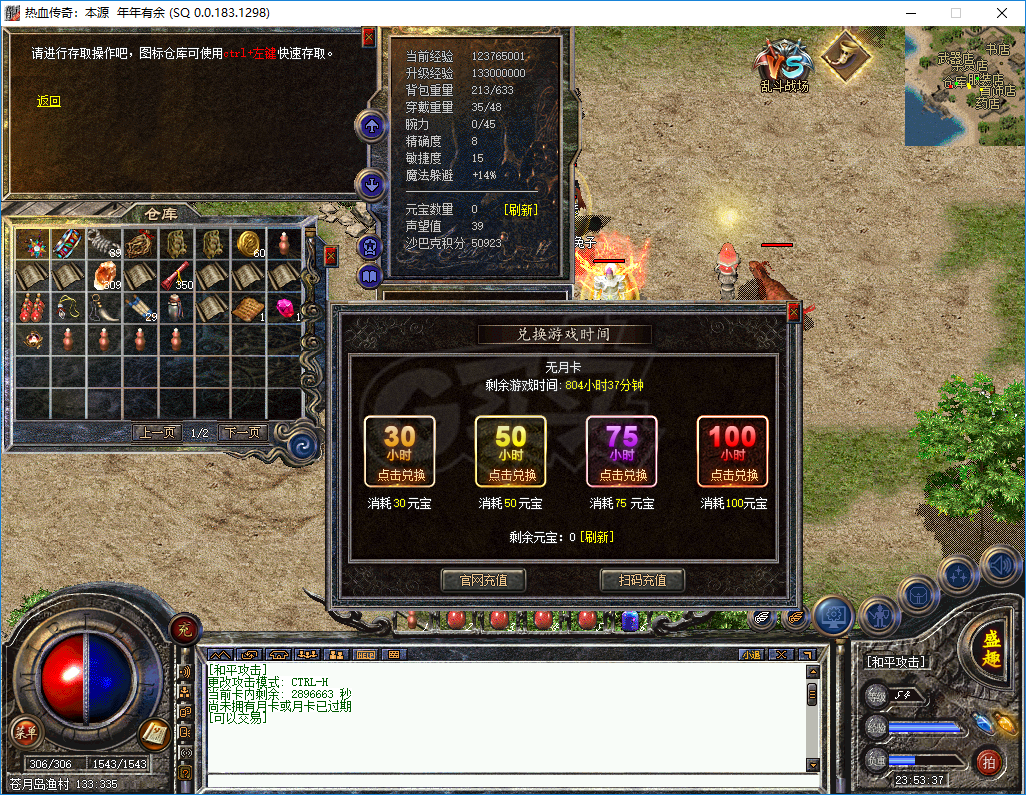Open the 扫码充值 scan-code recharge
The width and height of the screenshot is (1026, 795).
pos(642,580)
